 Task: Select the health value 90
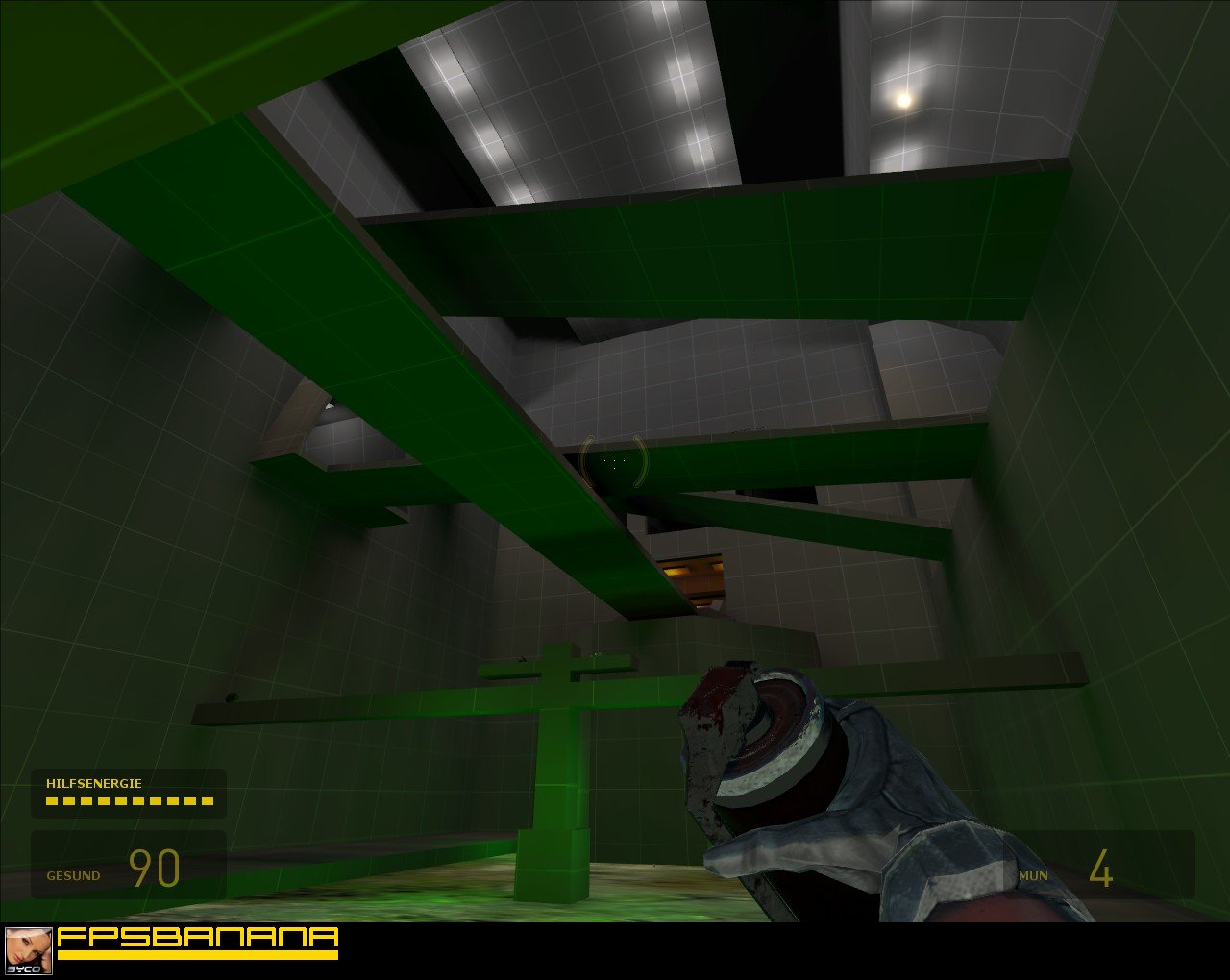click(x=157, y=867)
